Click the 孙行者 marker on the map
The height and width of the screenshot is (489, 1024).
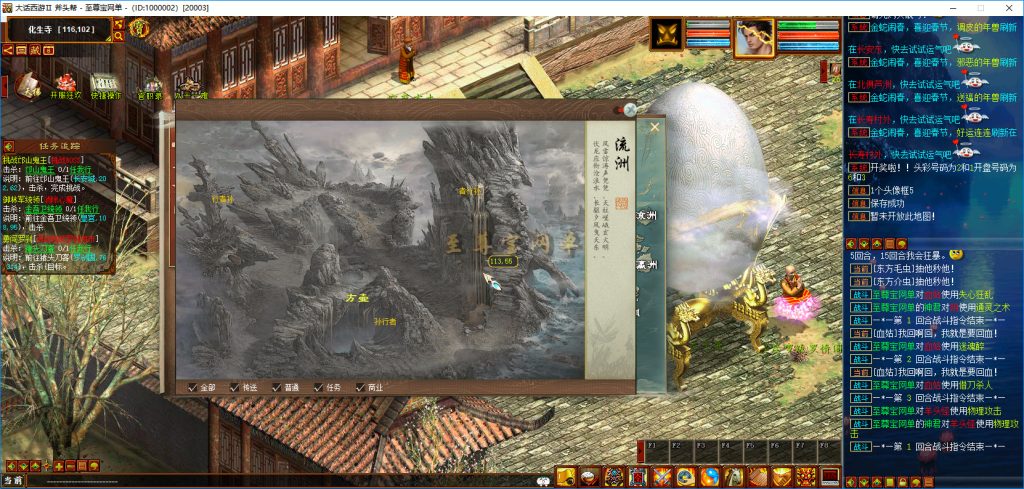click(x=384, y=322)
